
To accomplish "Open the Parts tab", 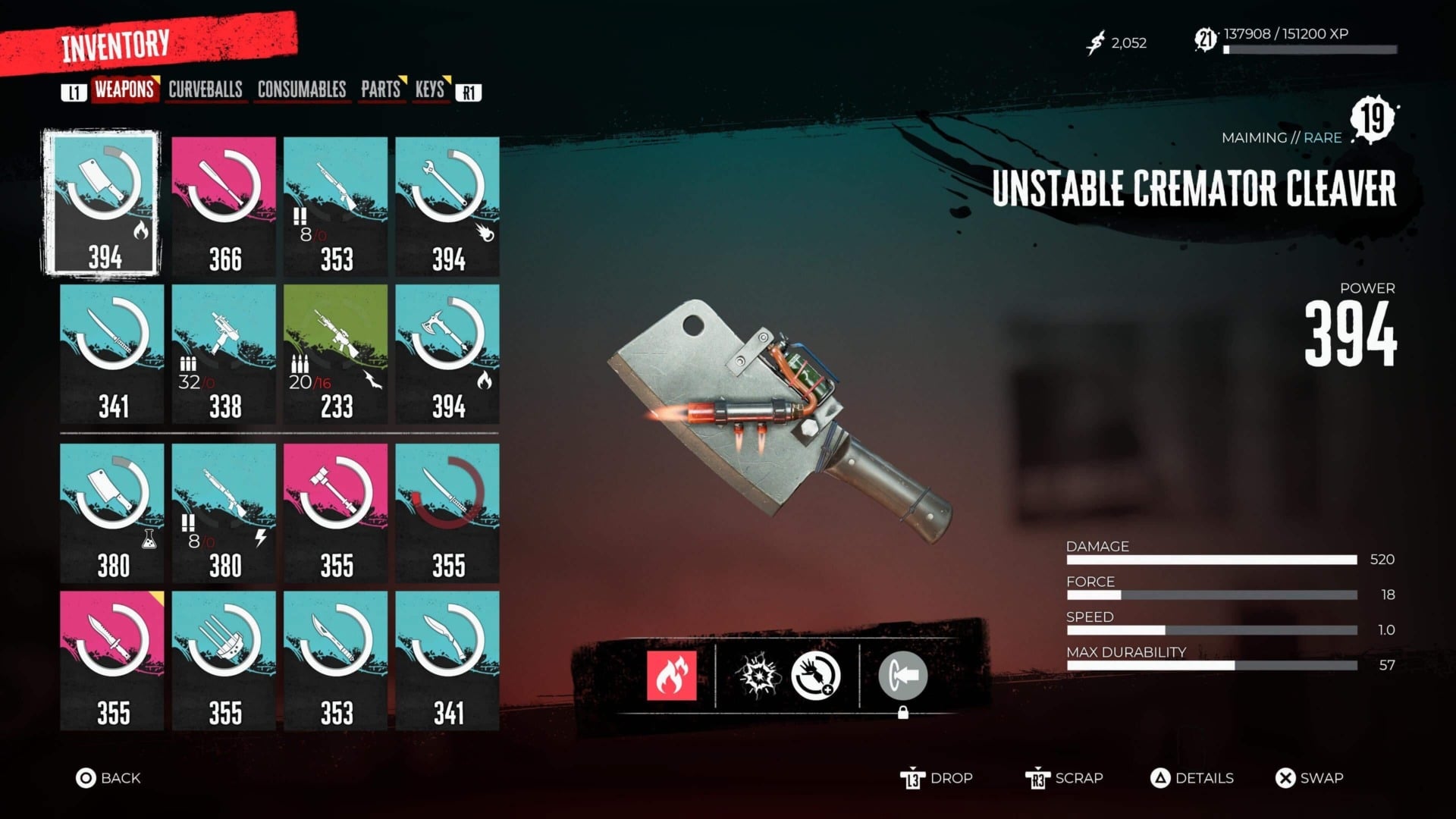I will (x=381, y=90).
